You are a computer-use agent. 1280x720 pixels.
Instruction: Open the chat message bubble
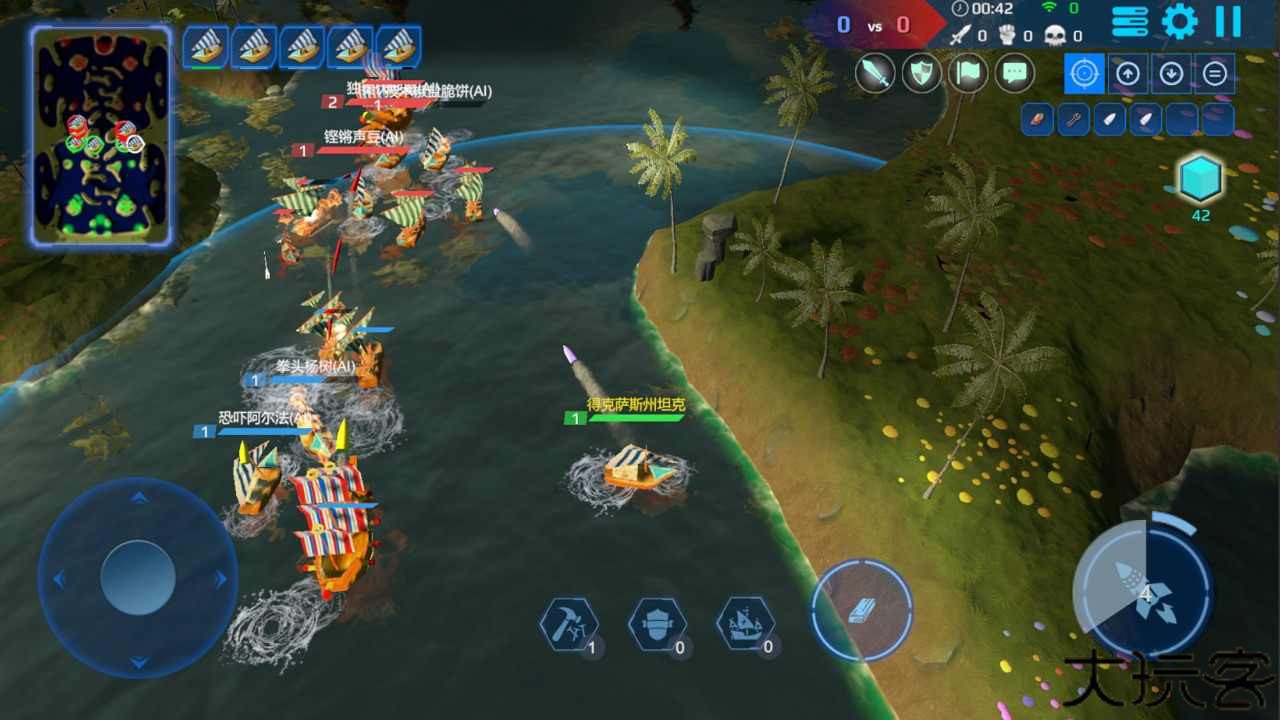(x=1014, y=72)
